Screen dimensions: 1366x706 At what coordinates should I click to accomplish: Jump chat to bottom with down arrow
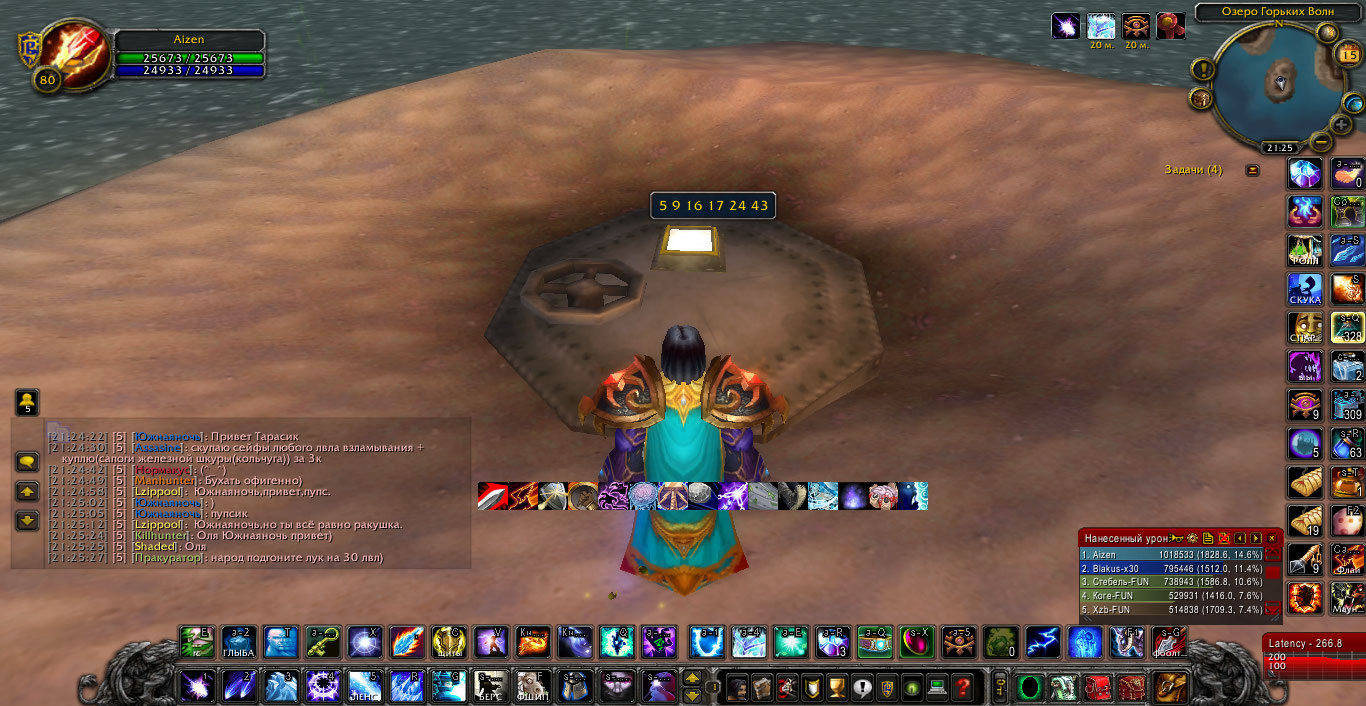27,520
